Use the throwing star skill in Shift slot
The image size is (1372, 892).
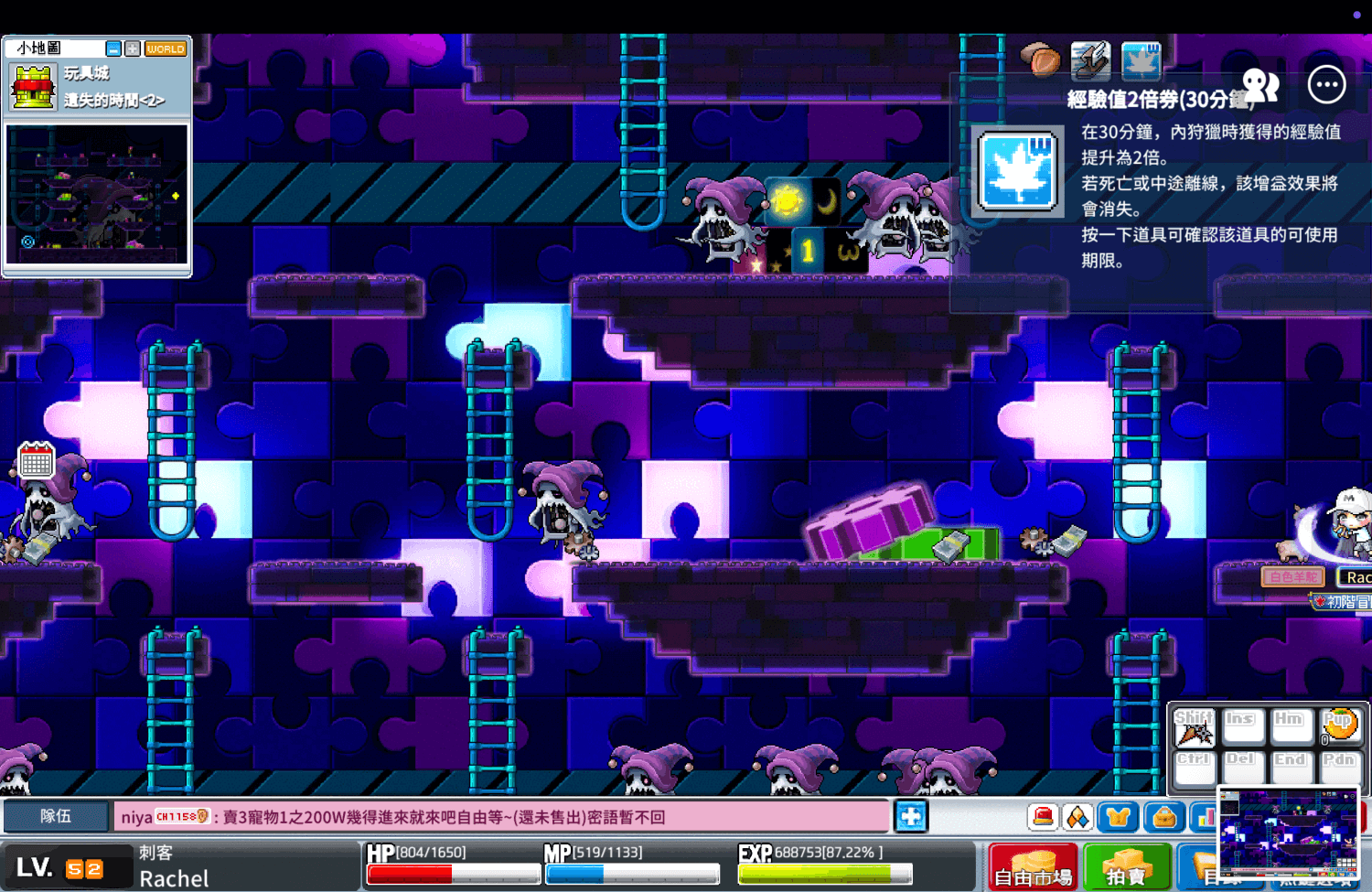click(x=1194, y=728)
